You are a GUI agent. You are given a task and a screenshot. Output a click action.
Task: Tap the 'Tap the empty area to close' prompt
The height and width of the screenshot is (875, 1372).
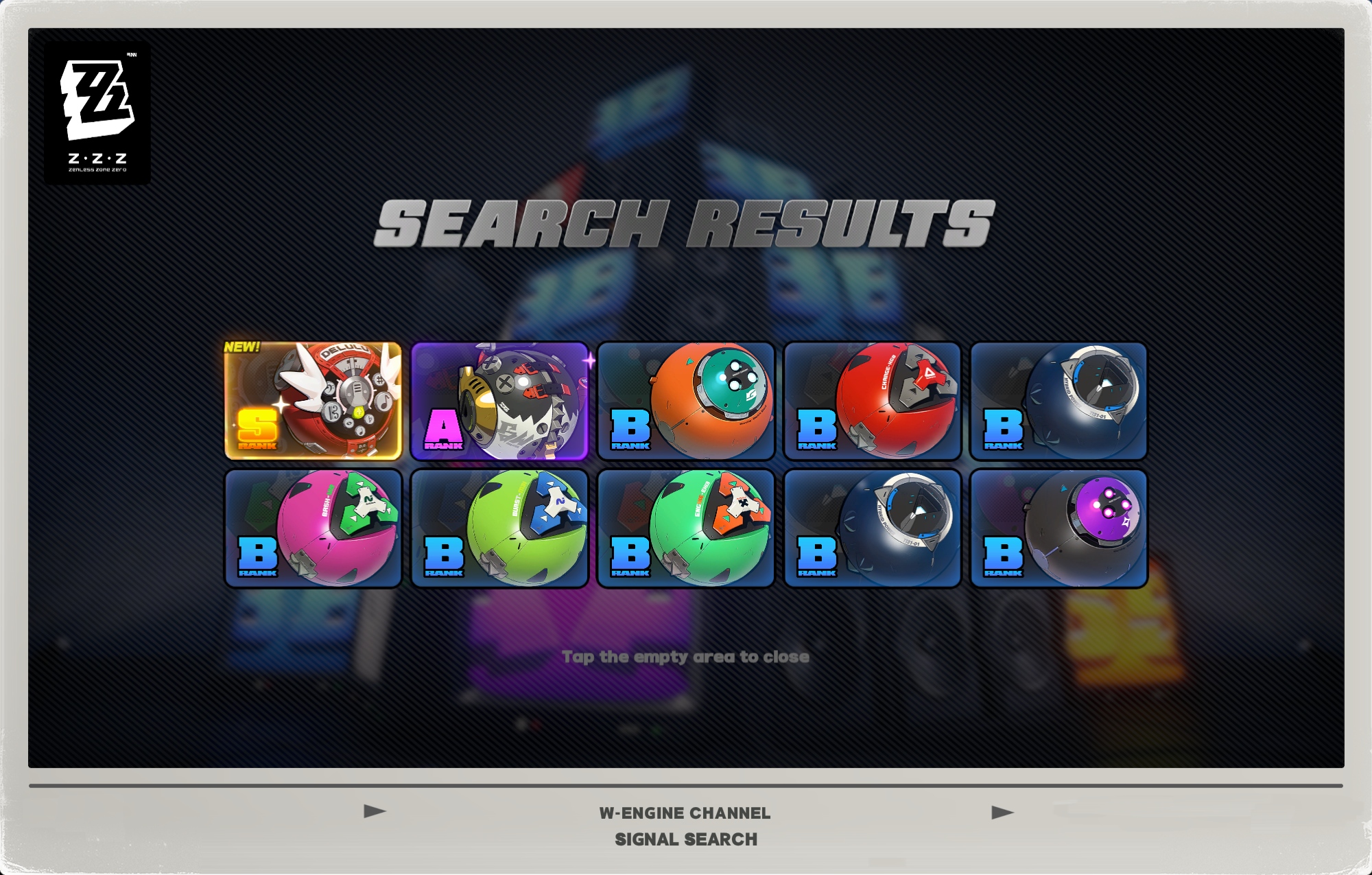coord(685,657)
